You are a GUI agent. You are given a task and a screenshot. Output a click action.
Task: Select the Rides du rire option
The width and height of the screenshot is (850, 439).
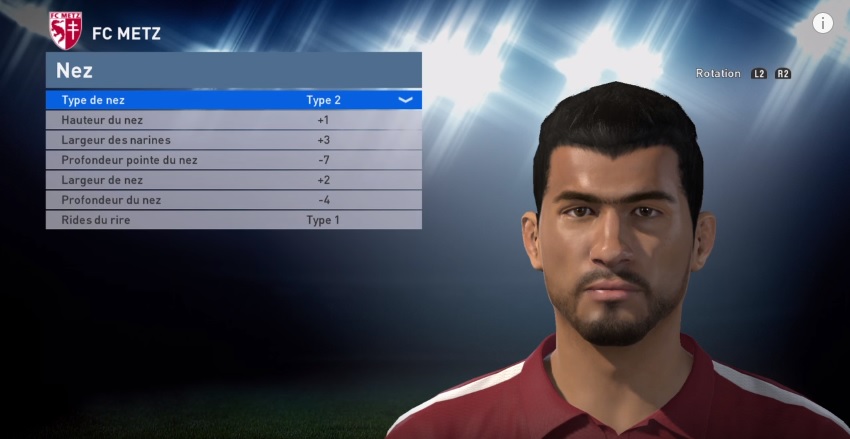point(233,220)
